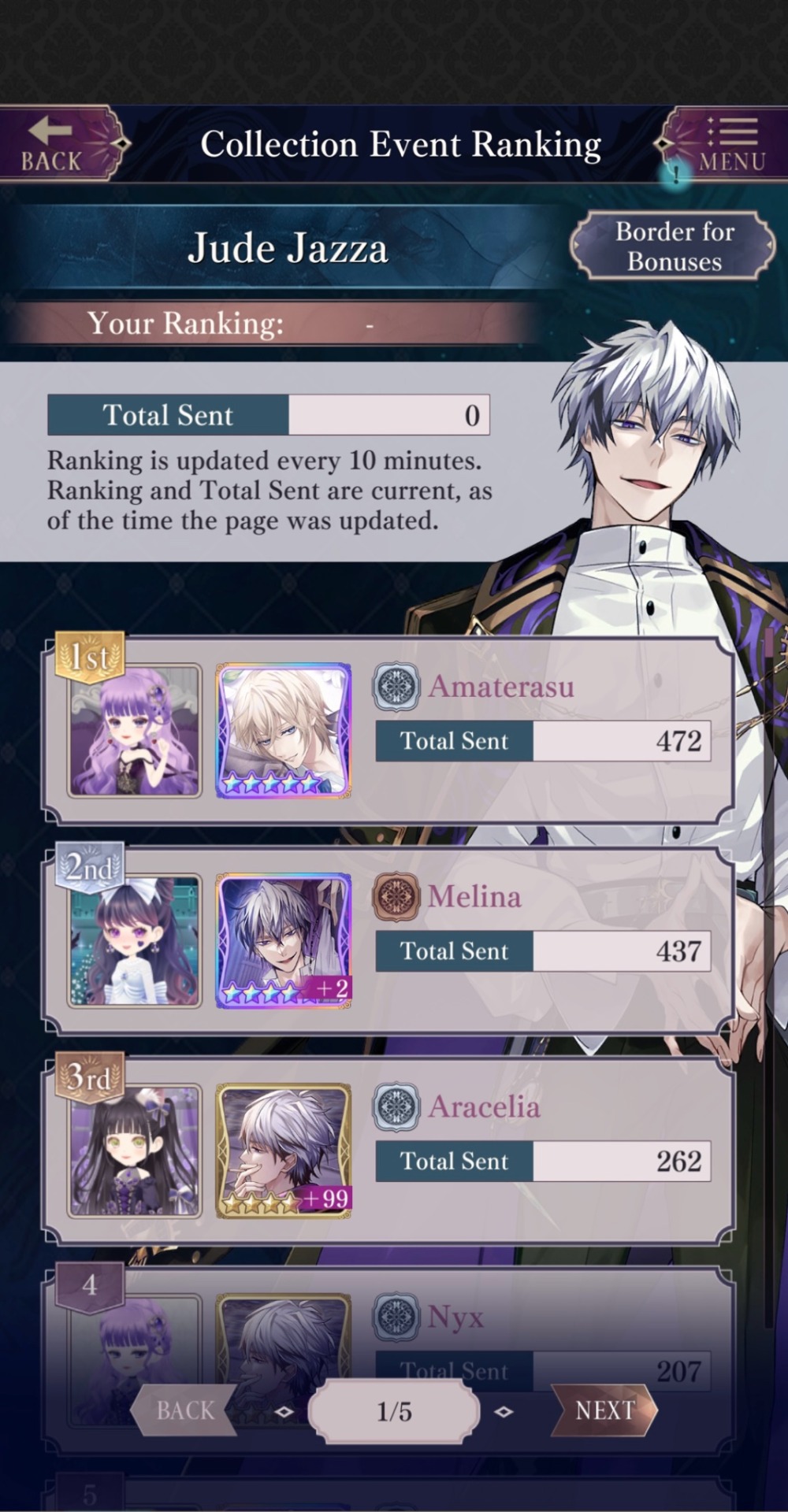Image resolution: width=788 pixels, height=1512 pixels.
Task: Go to the NEXT ranking page
Action: pos(605,1410)
